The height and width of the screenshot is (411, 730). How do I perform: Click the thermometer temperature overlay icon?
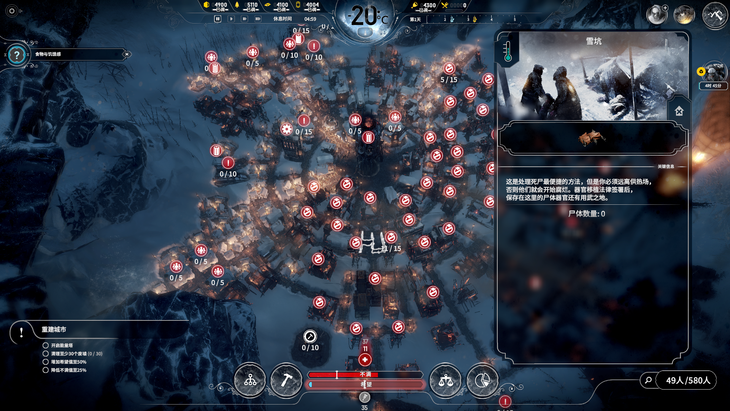point(508,51)
